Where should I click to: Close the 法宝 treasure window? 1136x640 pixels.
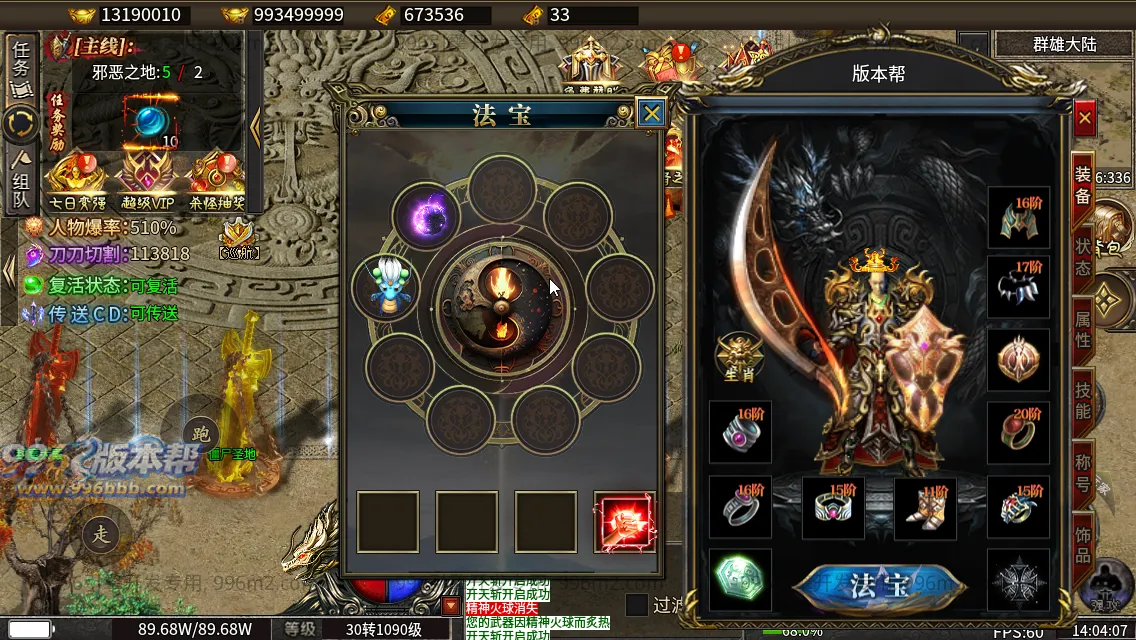(651, 113)
